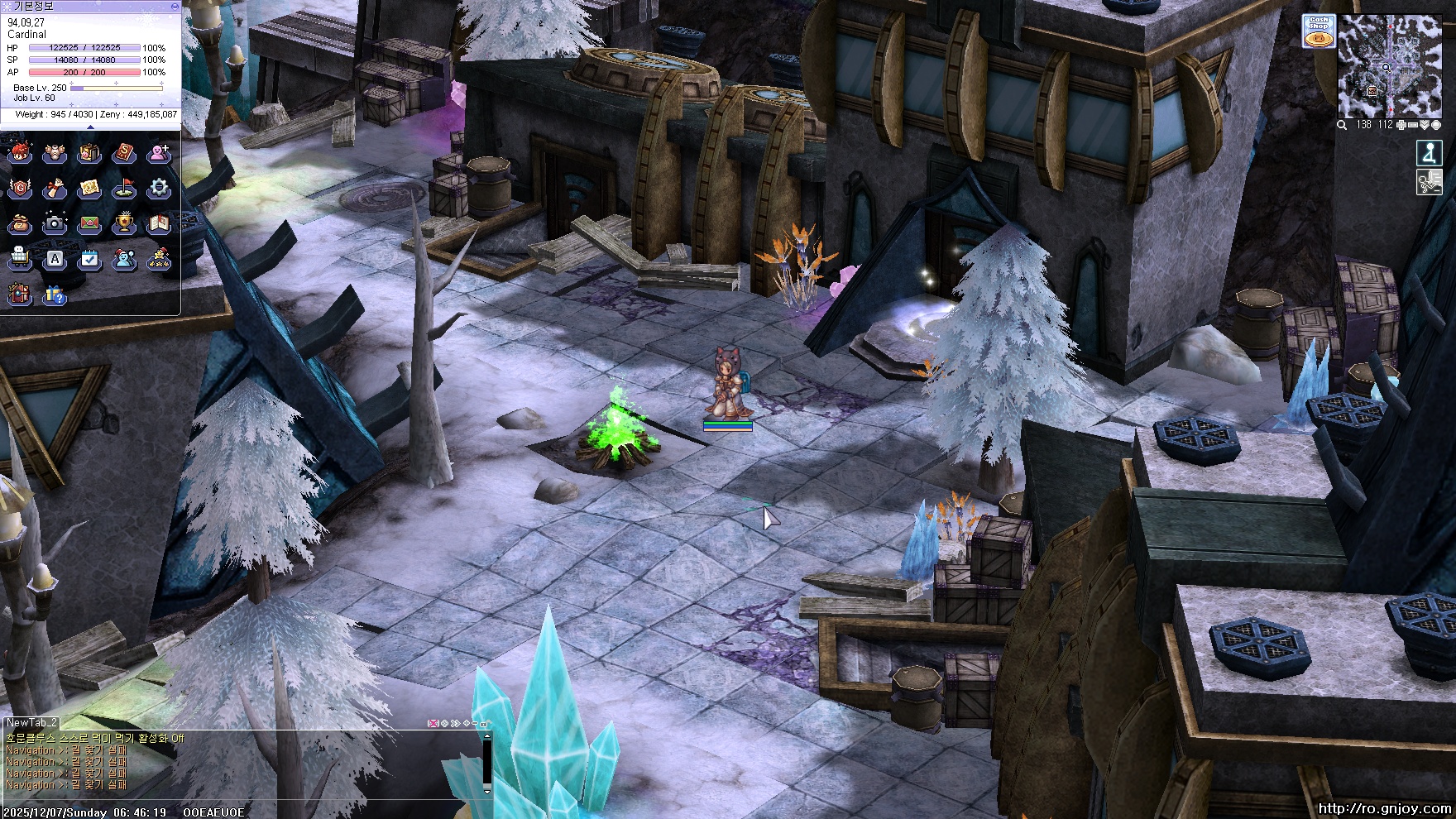
Task: Open the mail envelope icon
Action: (x=89, y=223)
